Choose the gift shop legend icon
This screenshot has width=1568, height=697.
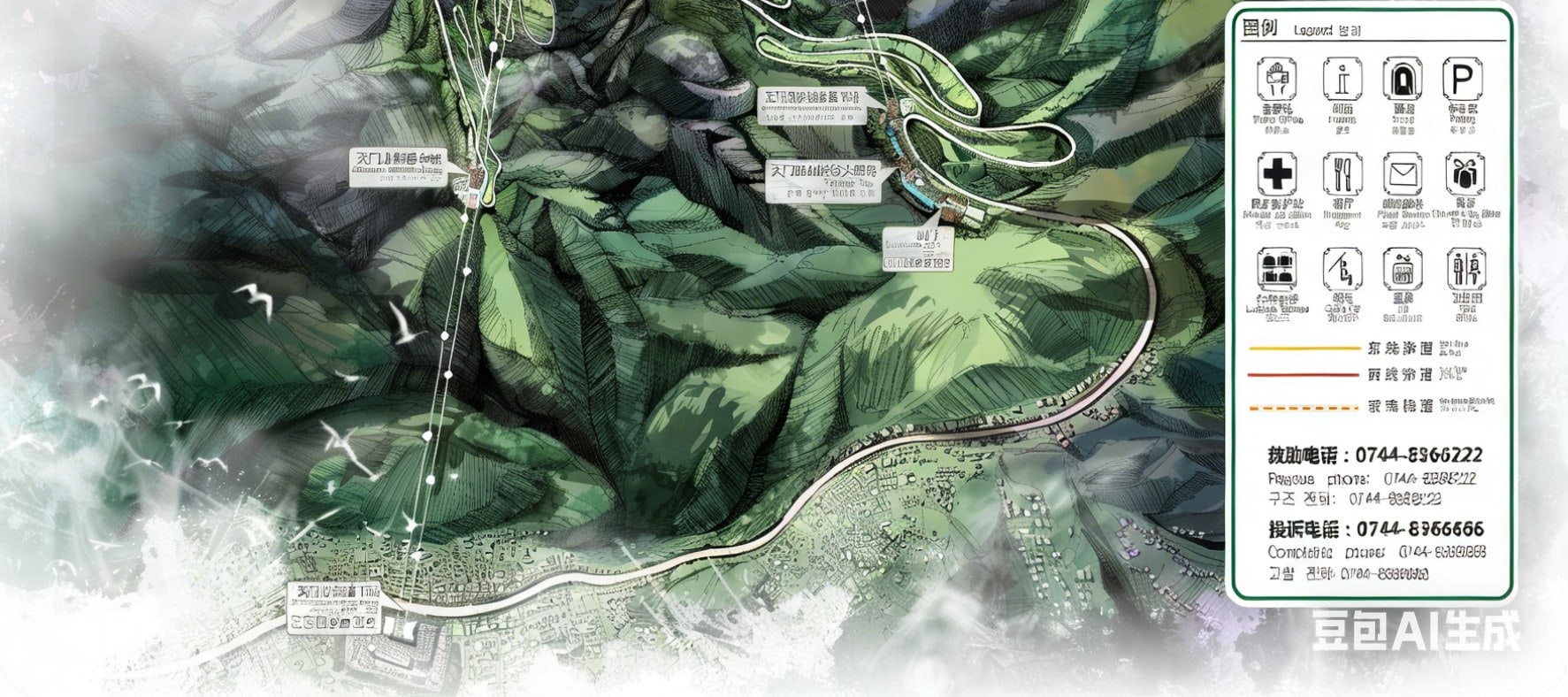[1464, 173]
